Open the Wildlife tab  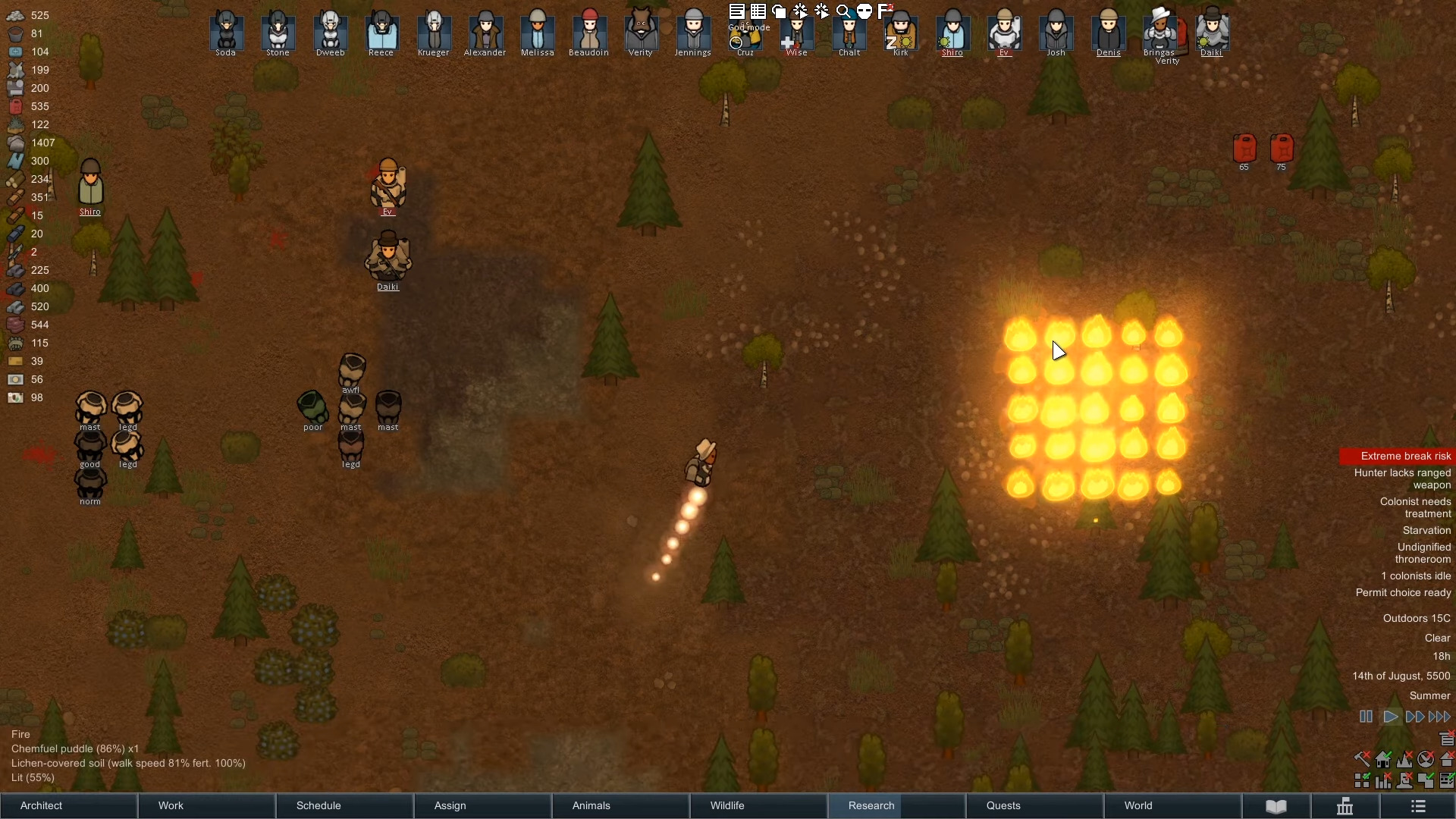pyautogui.click(x=758, y=805)
